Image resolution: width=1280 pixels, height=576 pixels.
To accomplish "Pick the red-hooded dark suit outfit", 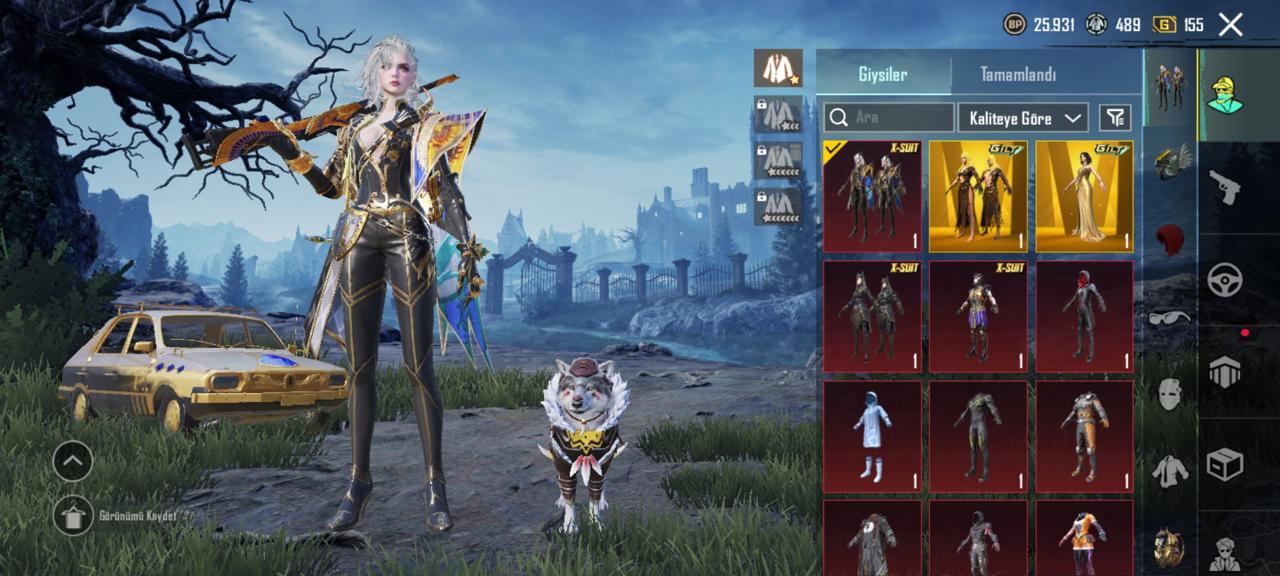I will tap(1084, 316).
